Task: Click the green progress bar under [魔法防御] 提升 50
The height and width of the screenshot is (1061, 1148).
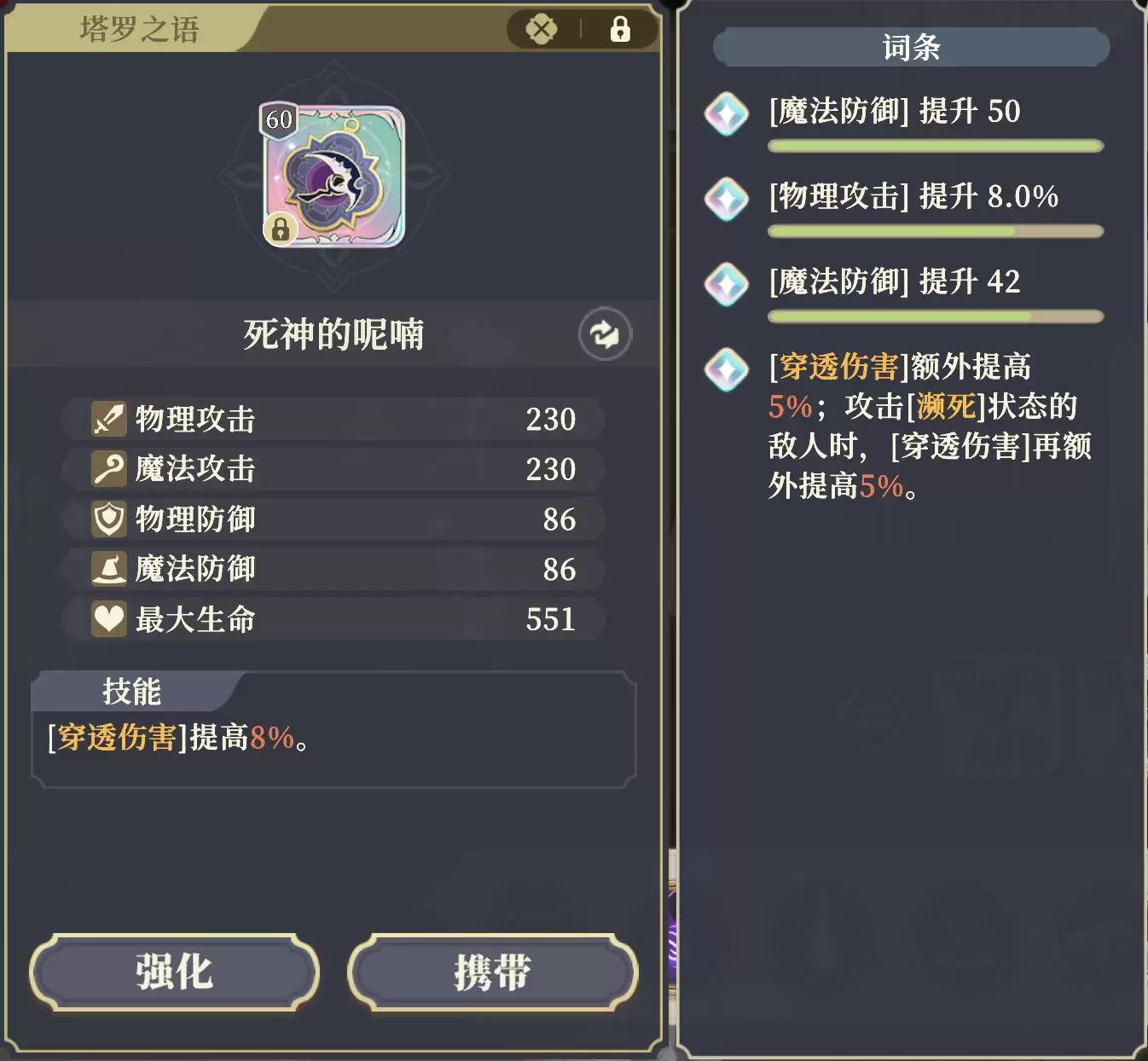Action: point(936,145)
